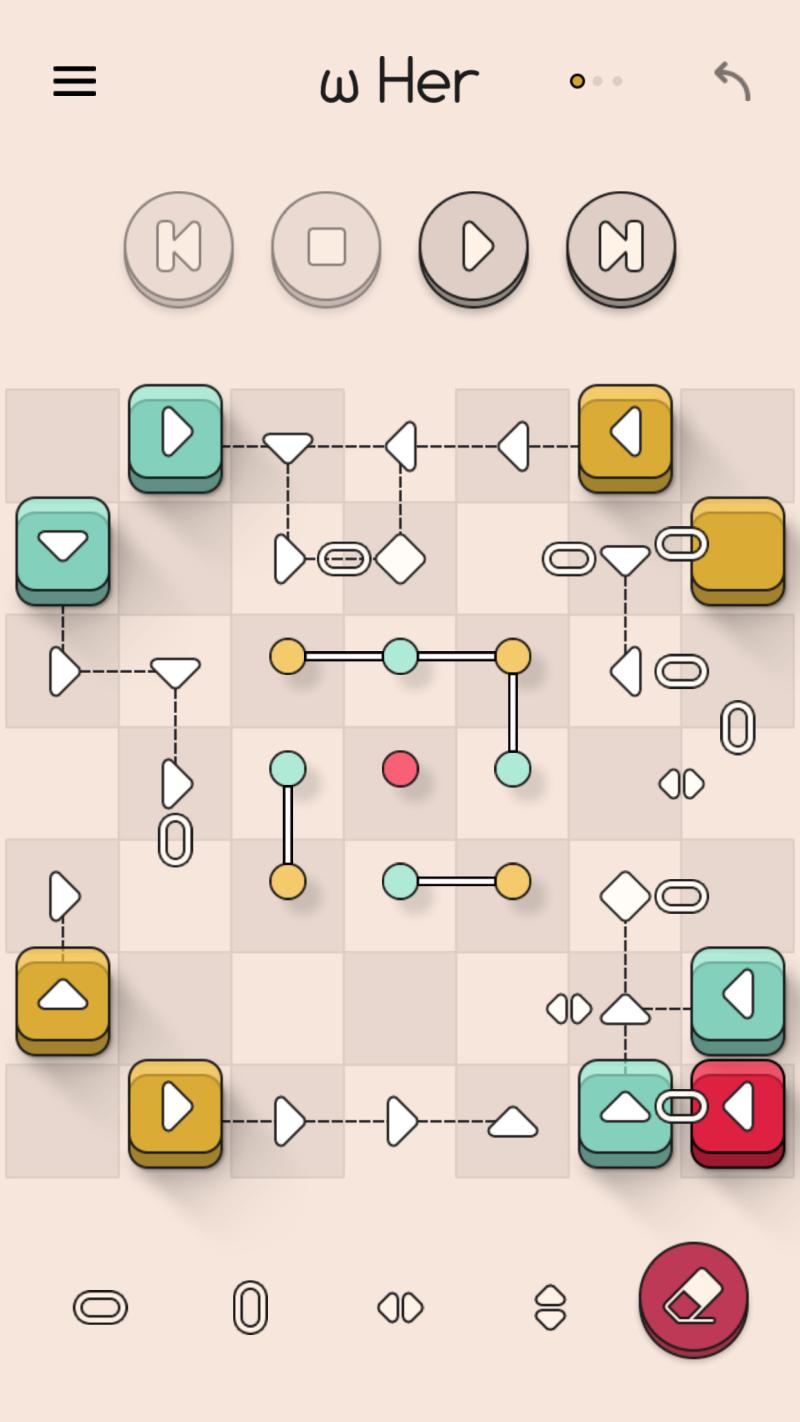Image resolution: width=800 pixels, height=1422 pixels.
Task: Choose the vertical split arrows tool
Action: (x=550, y=1307)
